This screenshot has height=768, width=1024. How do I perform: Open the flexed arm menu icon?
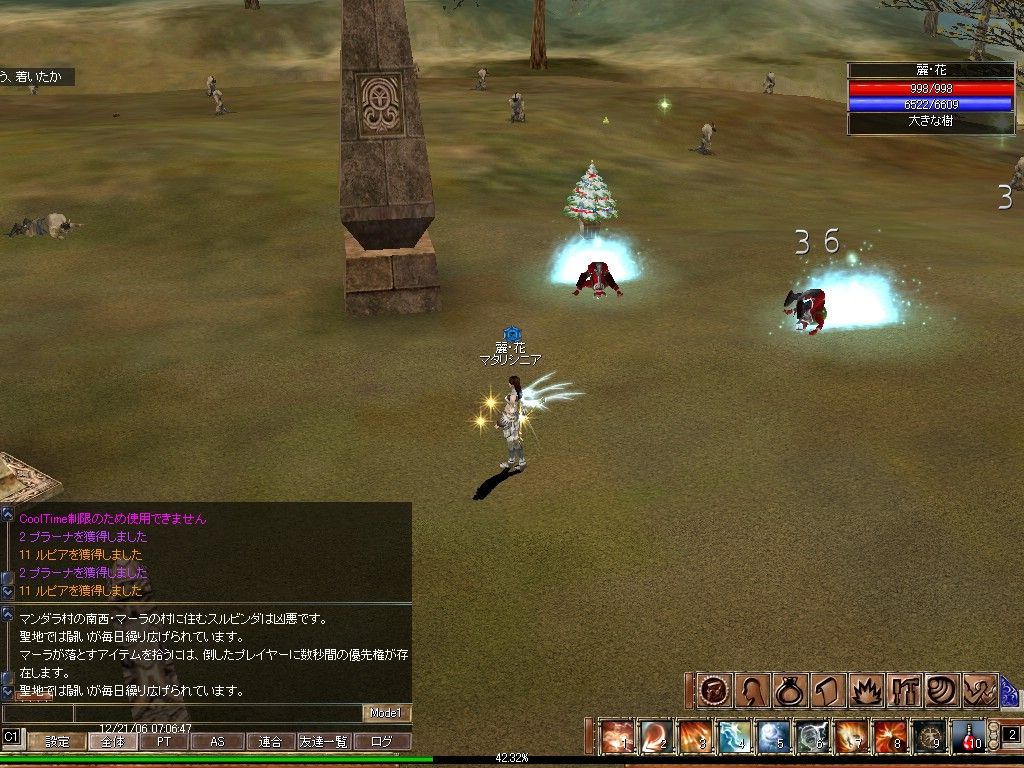coord(980,691)
